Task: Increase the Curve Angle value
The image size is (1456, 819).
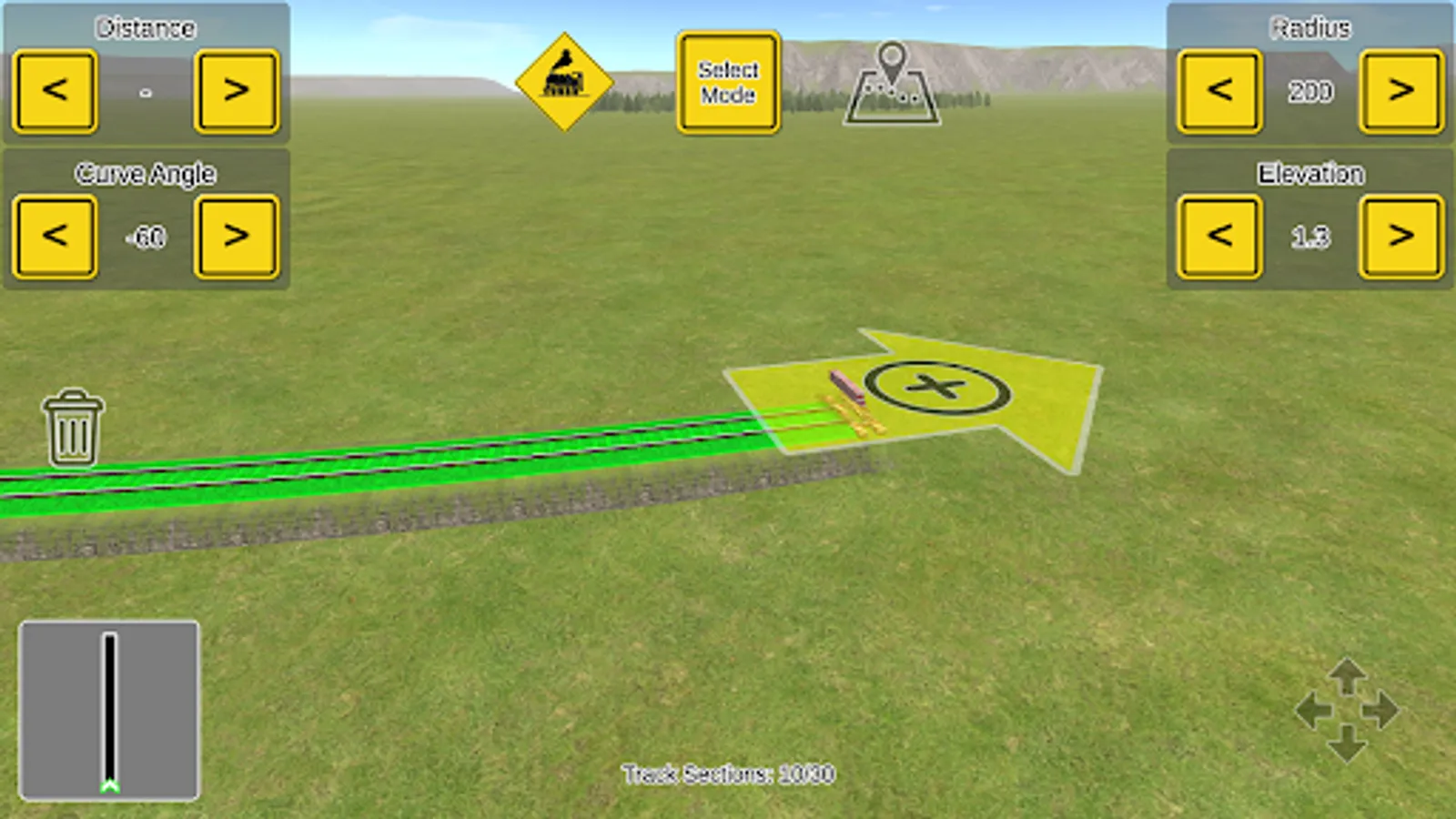Action: (237, 235)
